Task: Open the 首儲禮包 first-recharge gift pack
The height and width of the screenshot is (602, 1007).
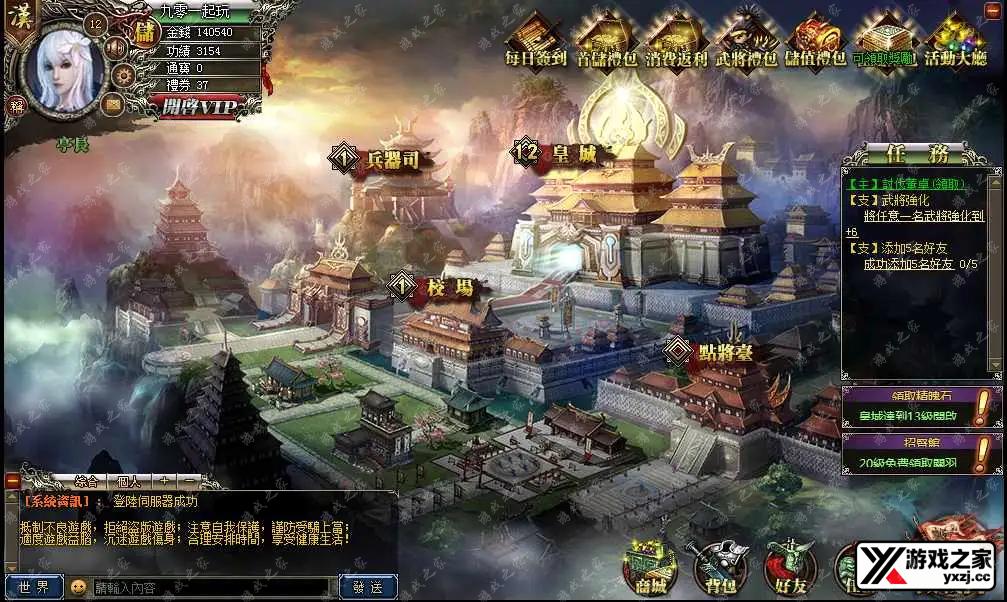Action: coord(606,39)
